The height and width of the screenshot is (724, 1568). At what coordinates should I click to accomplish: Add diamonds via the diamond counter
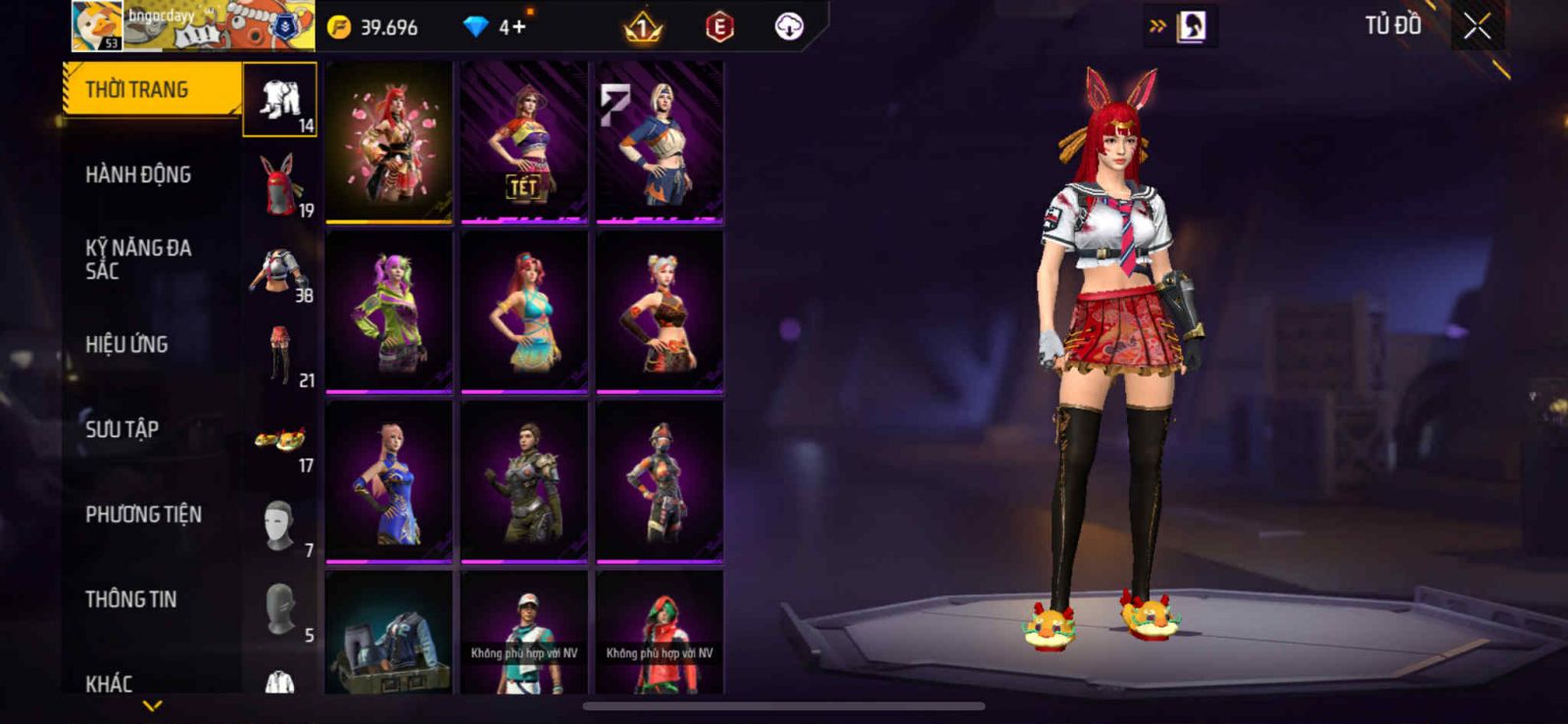pyautogui.click(x=496, y=27)
